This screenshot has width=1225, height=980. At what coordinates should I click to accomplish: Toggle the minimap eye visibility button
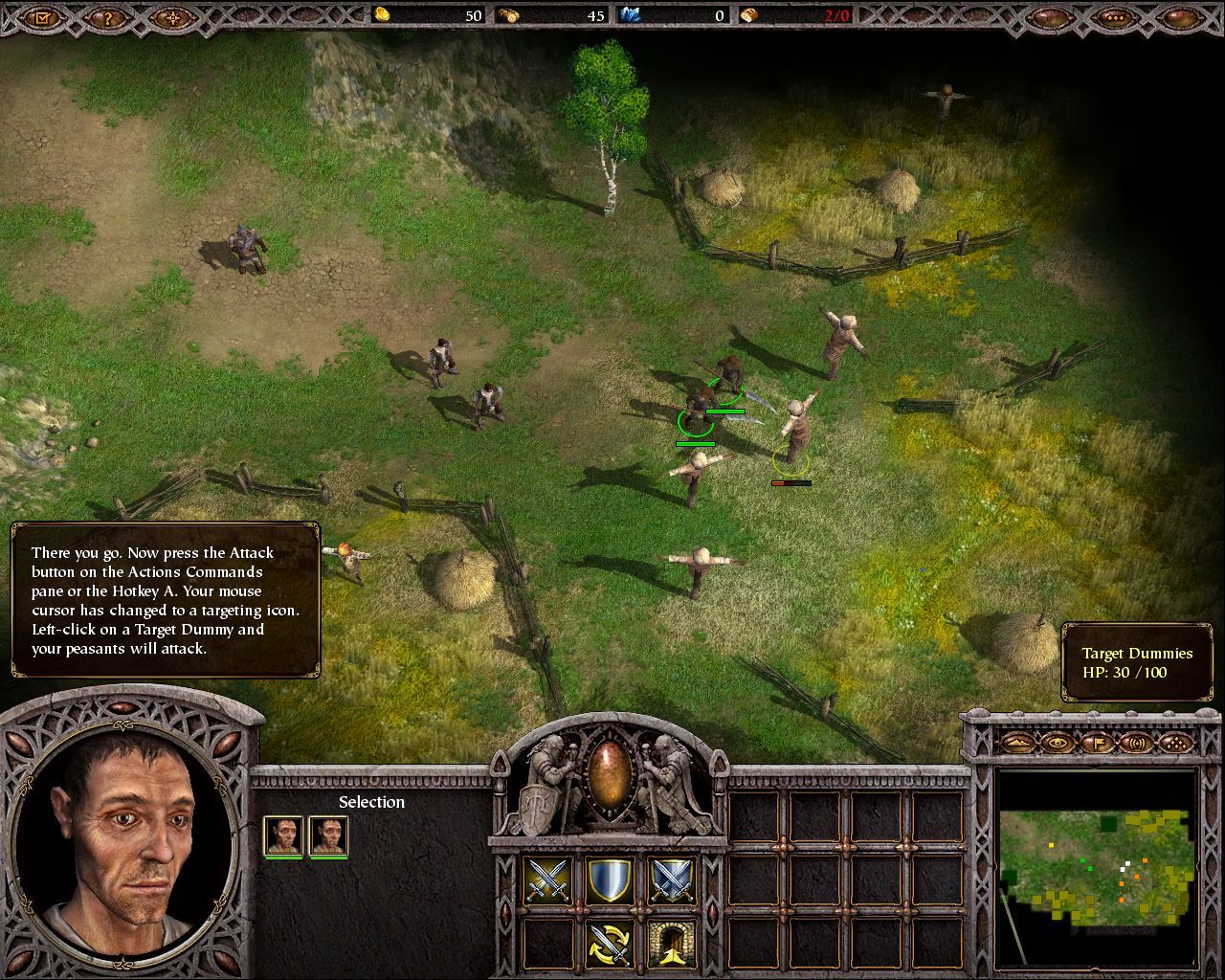pyautogui.click(x=1058, y=742)
